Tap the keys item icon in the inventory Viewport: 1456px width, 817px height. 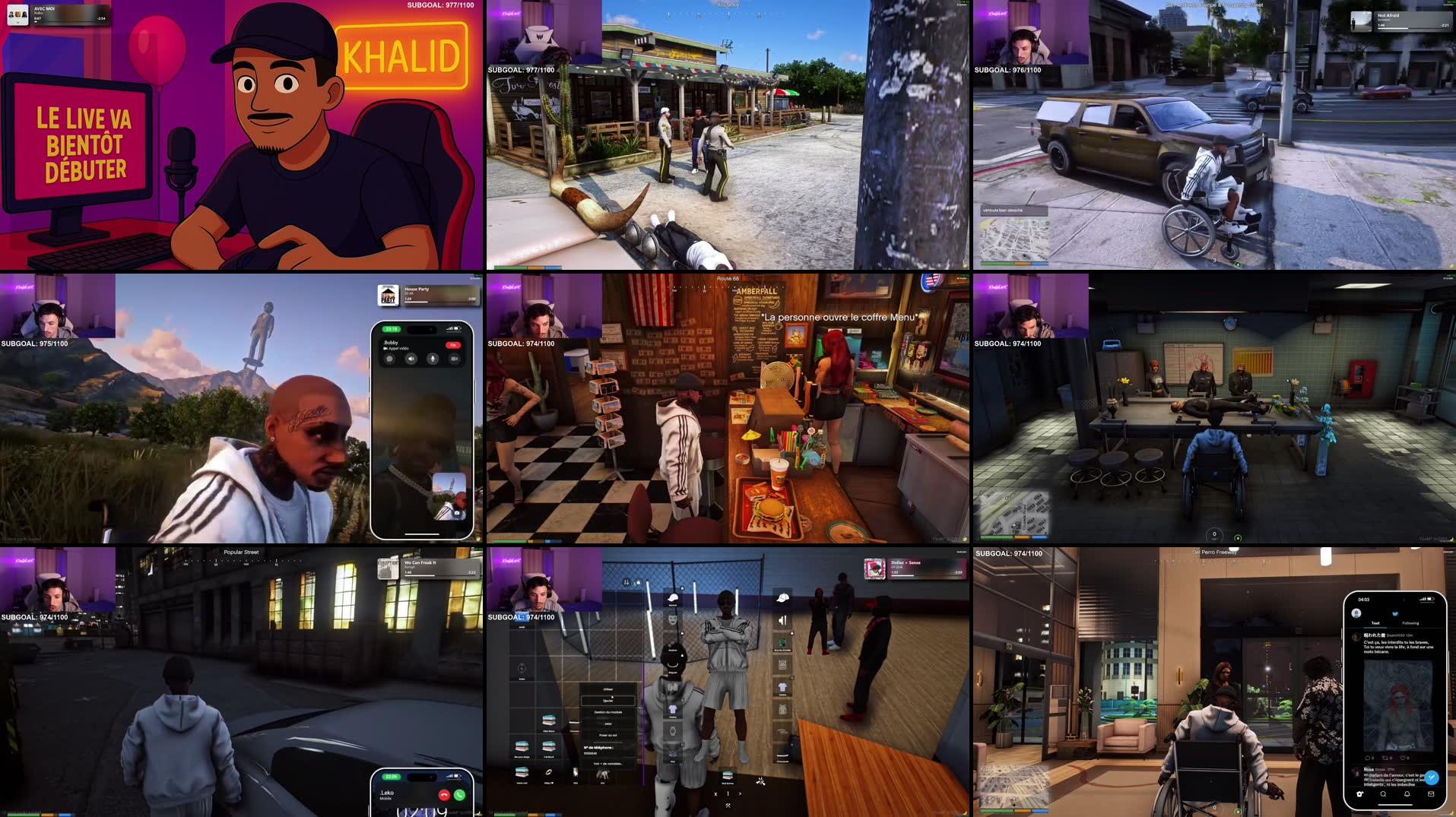(x=603, y=777)
